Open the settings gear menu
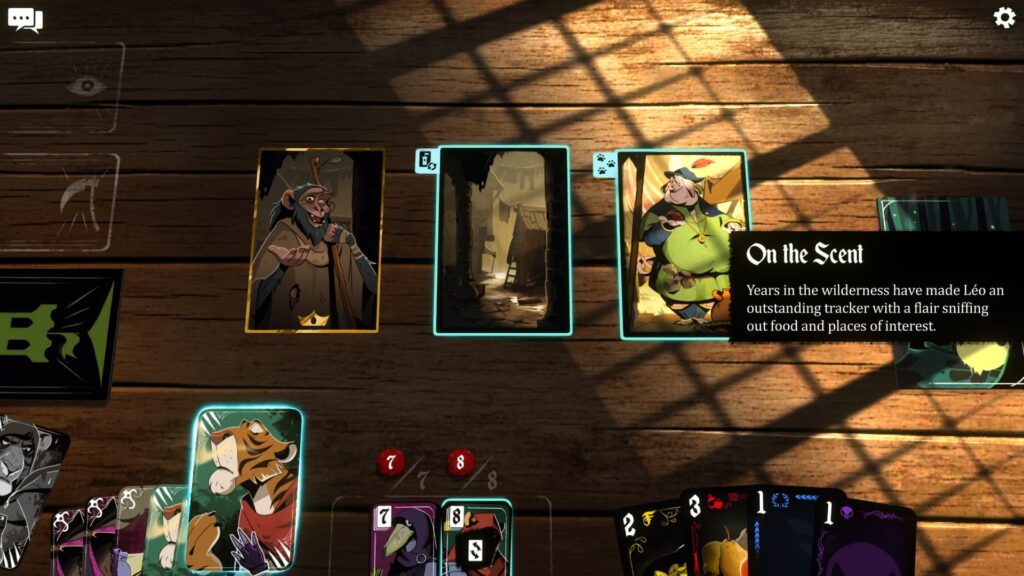The height and width of the screenshot is (576, 1024). point(1003,18)
